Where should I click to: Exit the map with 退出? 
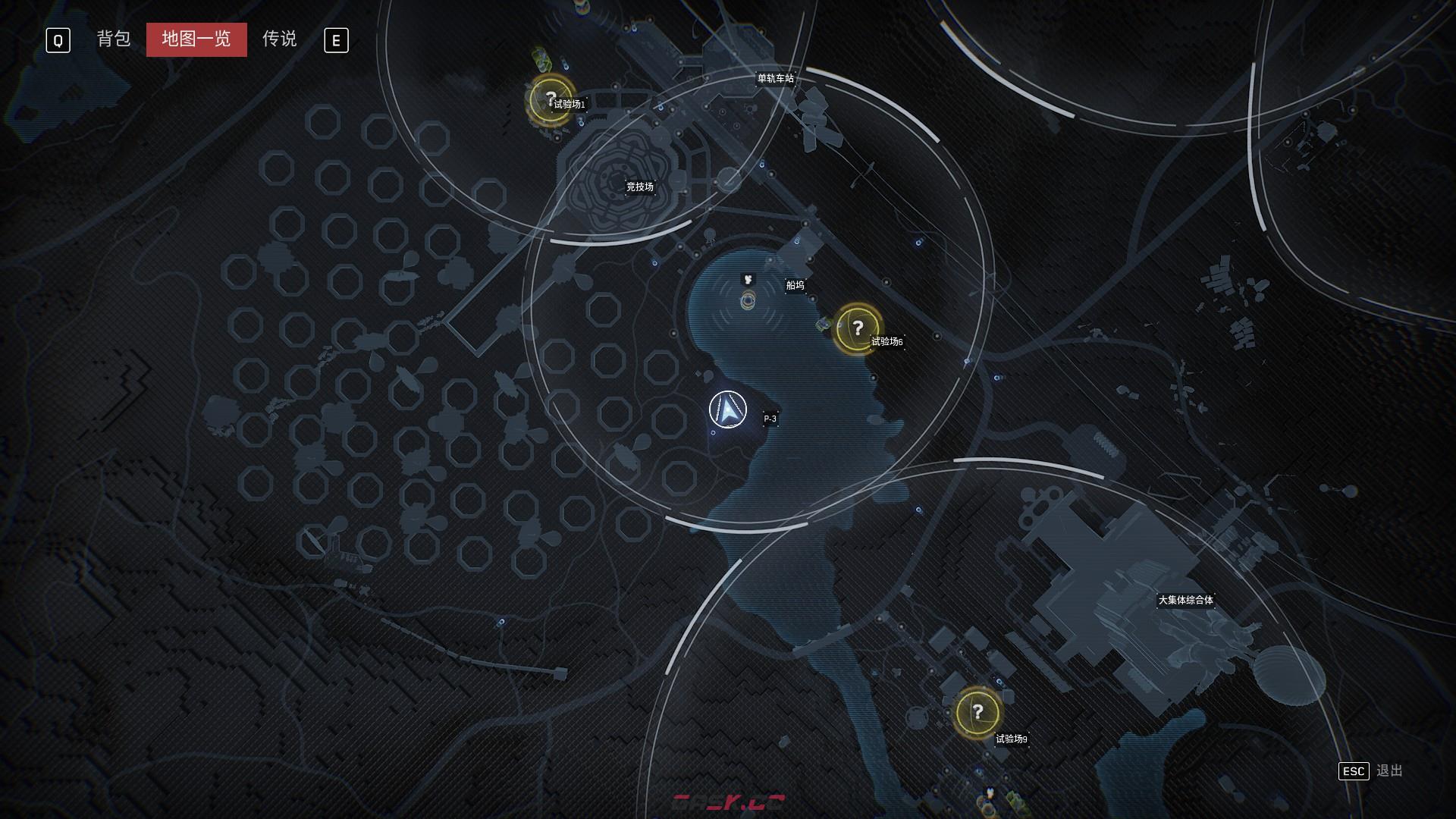coord(1389,770)
